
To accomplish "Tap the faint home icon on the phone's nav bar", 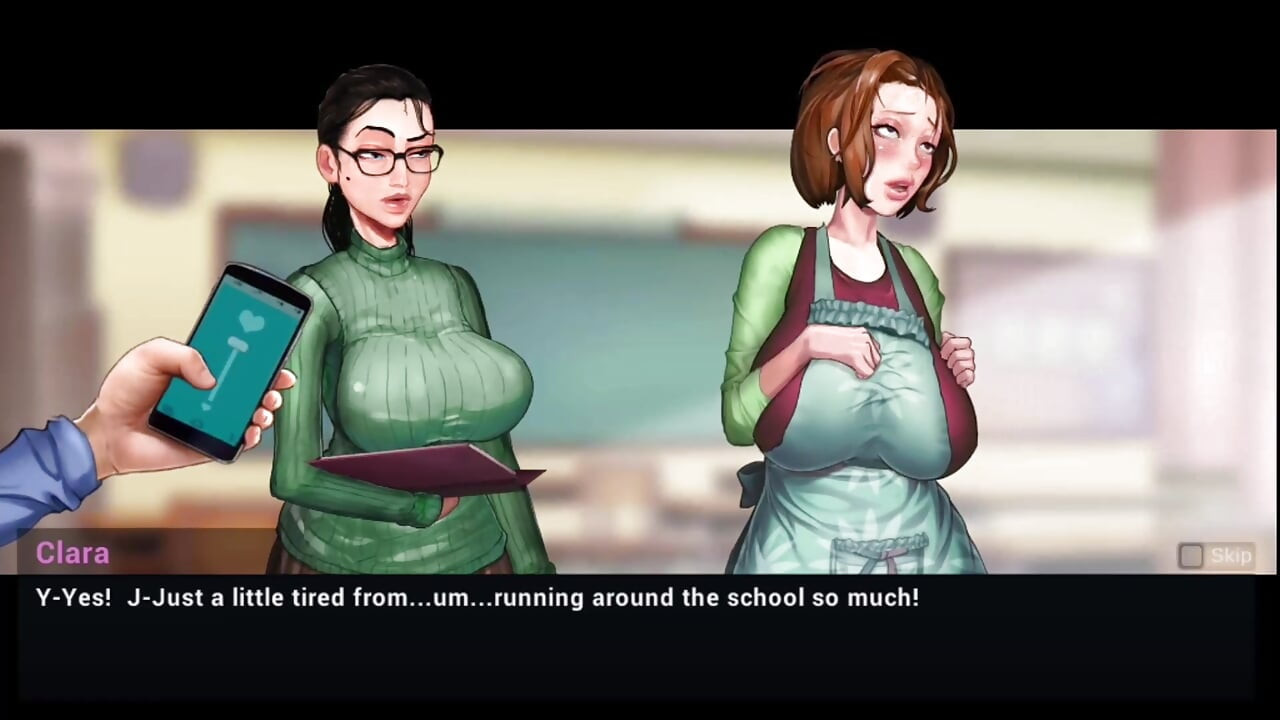I will [195, 421].
